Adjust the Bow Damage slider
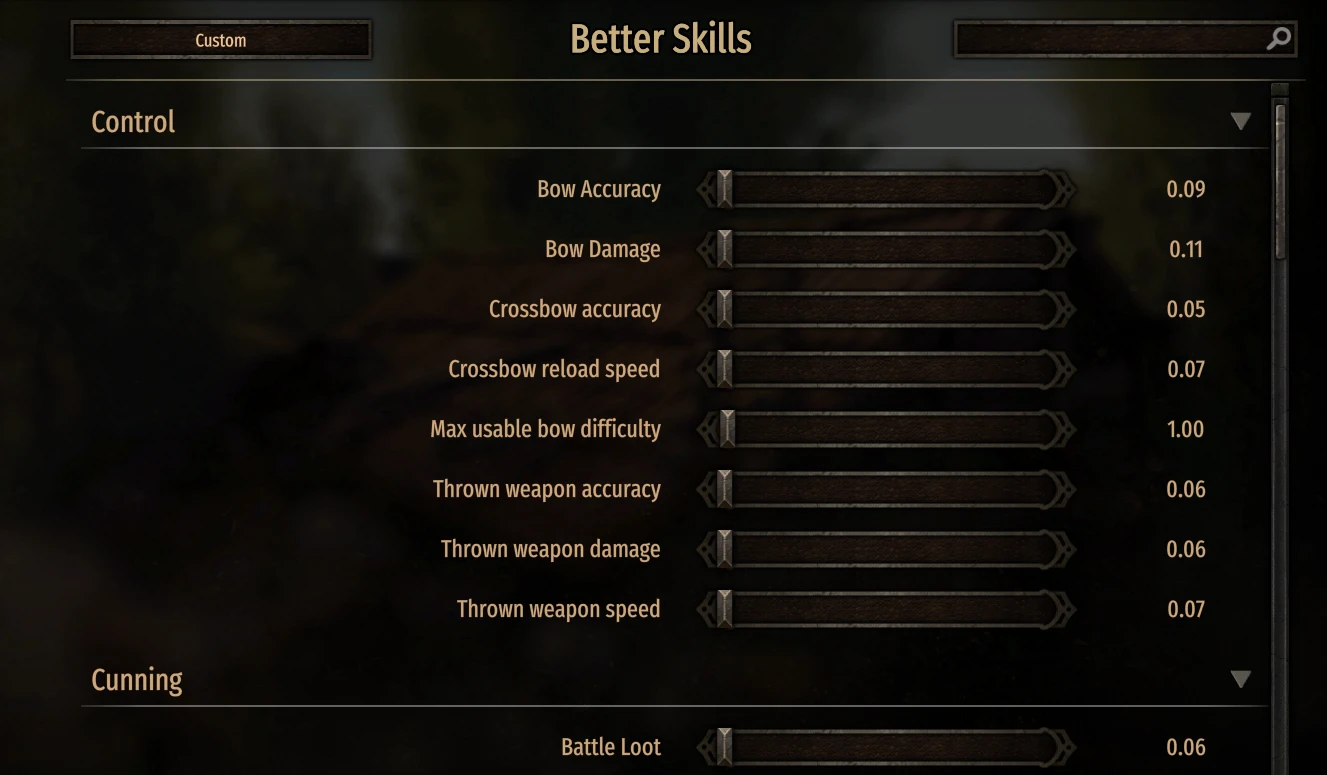This screenshot has width=1327, height=775. (x=885, y=249)
